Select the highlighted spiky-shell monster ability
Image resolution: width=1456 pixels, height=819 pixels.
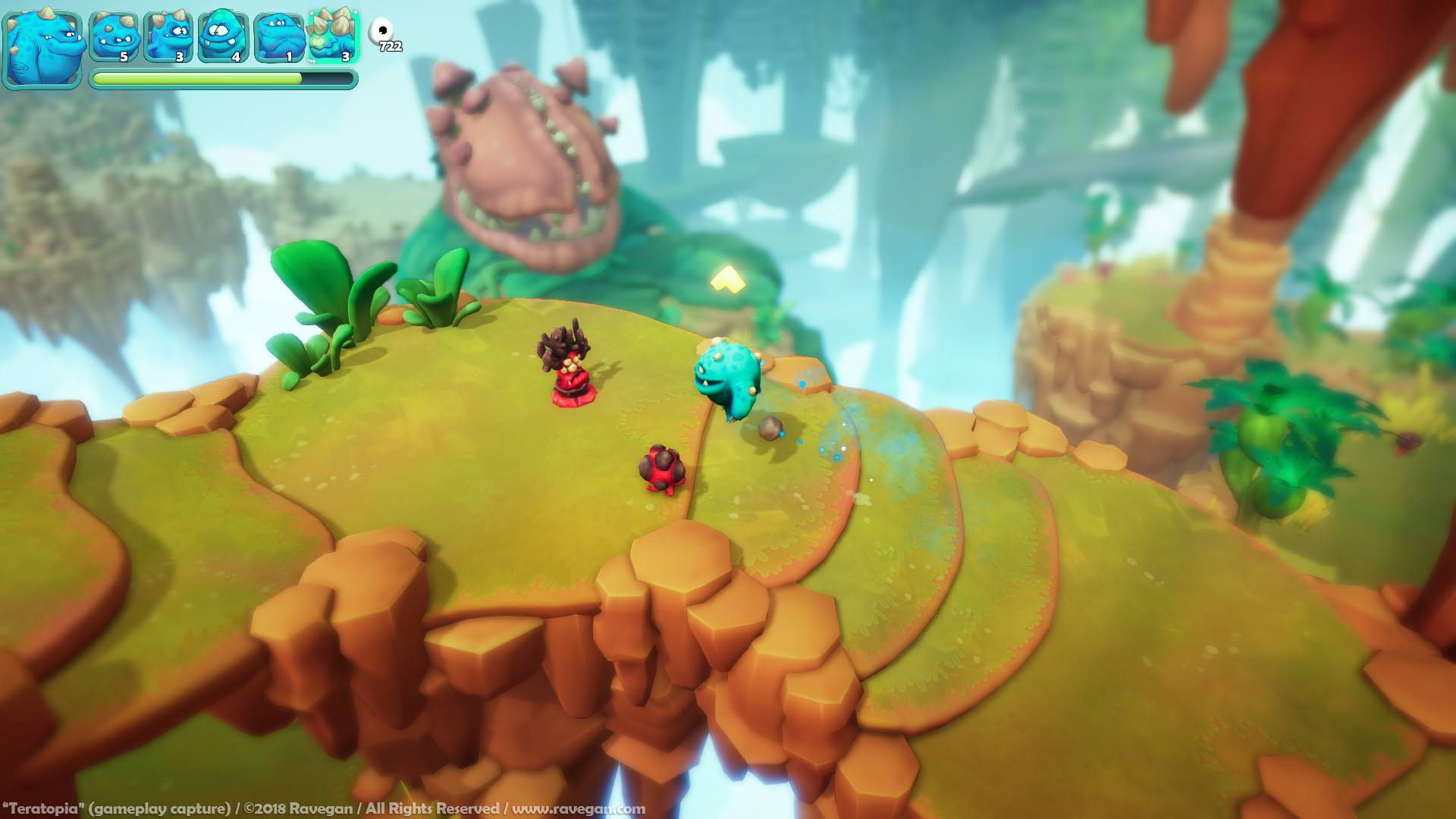[x=333, y=36]
